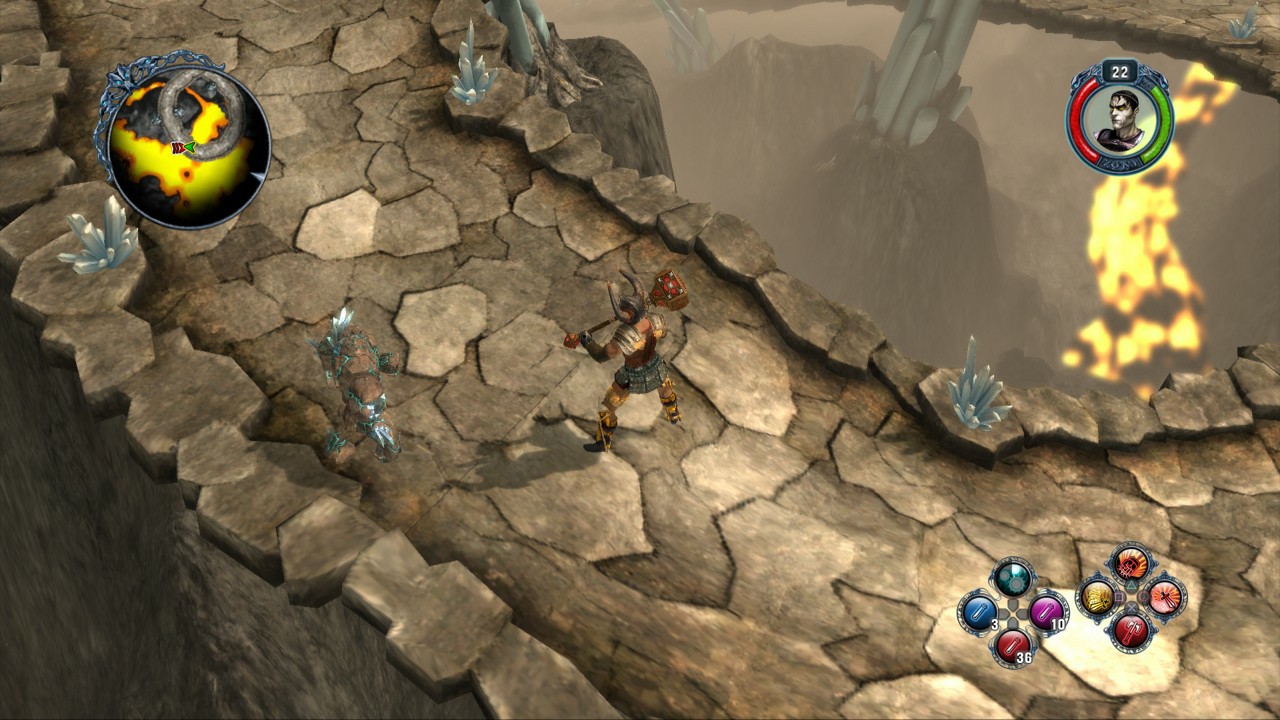Select the golden sword combat art icon
Viewport: 1280px width, 720px height.
tap(1096, 599)
